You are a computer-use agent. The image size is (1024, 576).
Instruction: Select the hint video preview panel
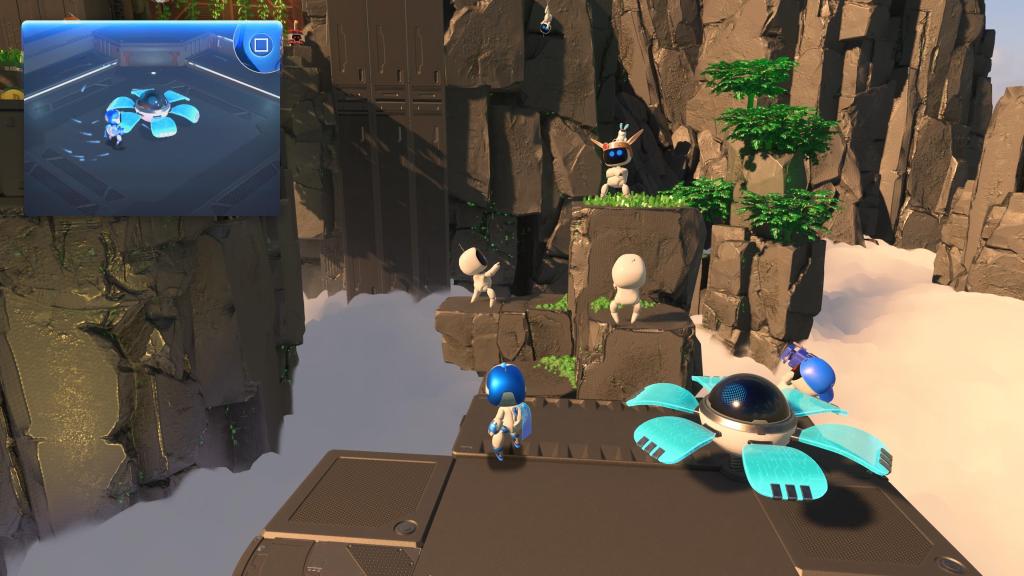click(150, 120)
